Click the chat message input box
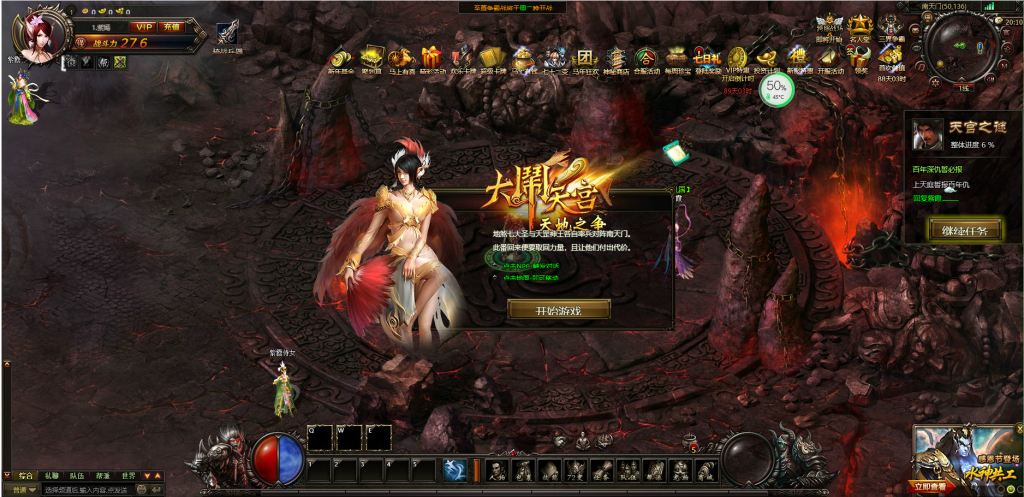Viewport: 1024px width, 497px height. coord(85,490)
